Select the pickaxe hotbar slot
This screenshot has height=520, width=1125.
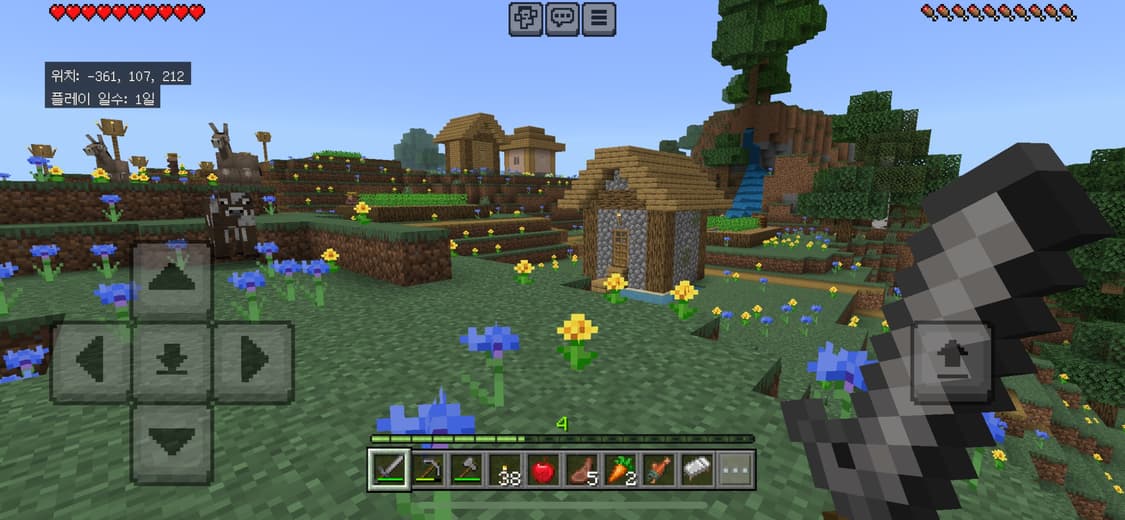pyautogui.click(x=426, y=469)
